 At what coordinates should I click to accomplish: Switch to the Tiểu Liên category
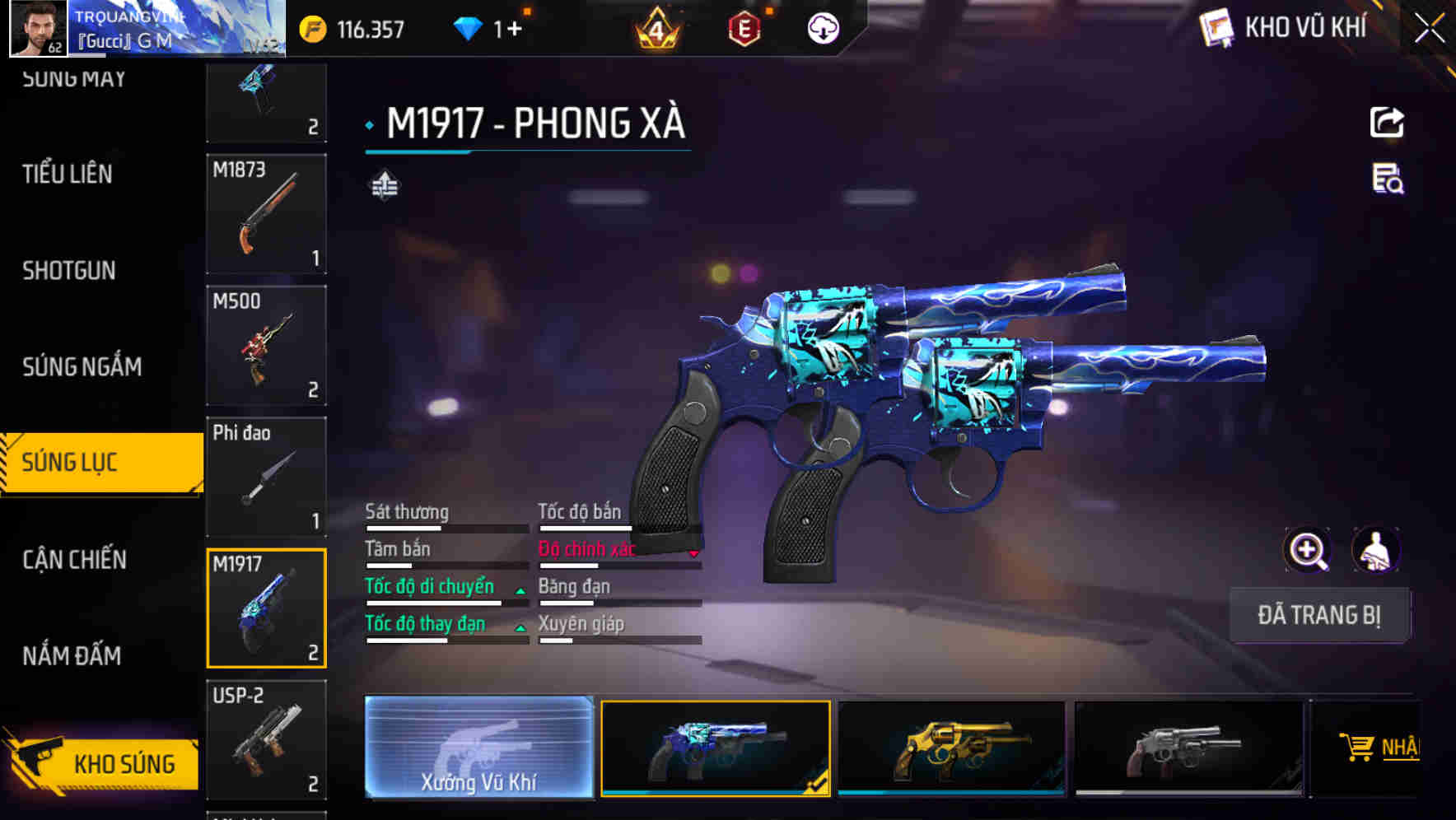click(68, 174)
